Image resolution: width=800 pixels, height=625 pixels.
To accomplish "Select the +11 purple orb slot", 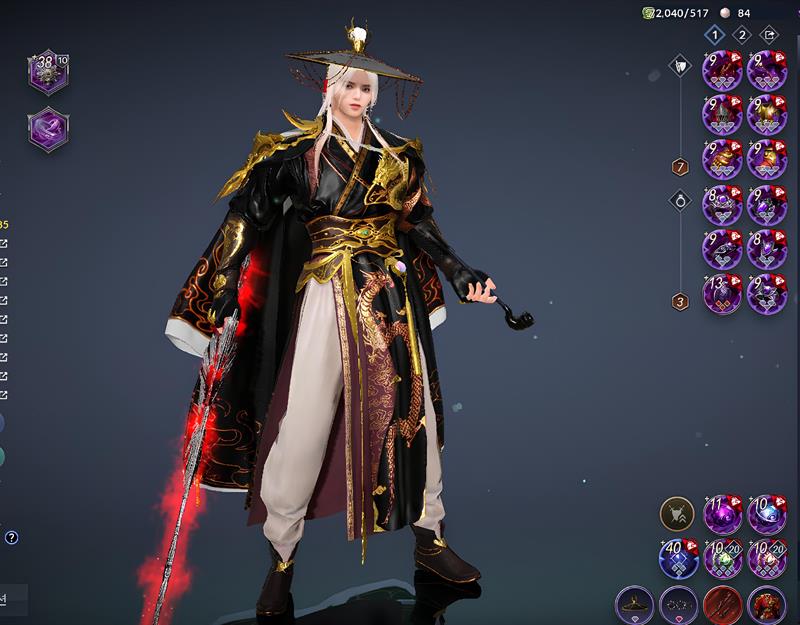I will [x=722, y=515].
